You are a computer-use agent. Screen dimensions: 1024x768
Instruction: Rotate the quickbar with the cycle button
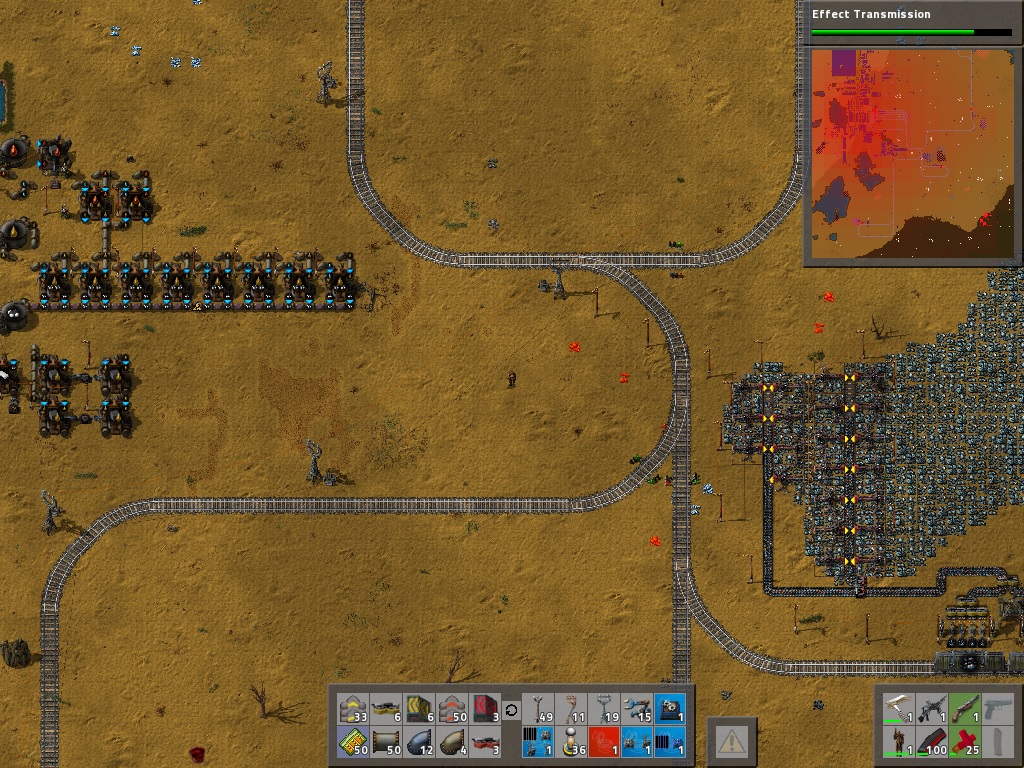pos(511,710)
